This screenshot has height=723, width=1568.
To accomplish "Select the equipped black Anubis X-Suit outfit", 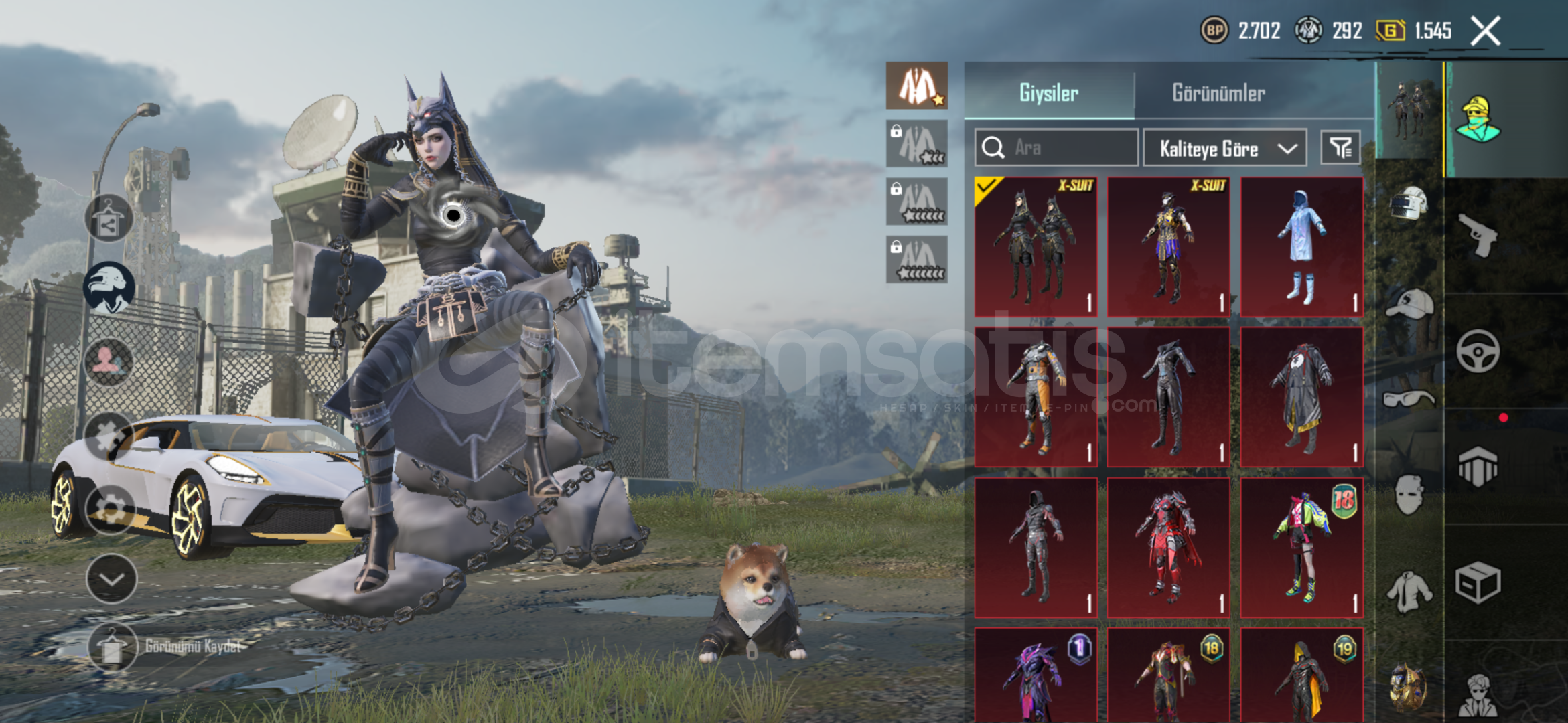I will click(1036, 246).
